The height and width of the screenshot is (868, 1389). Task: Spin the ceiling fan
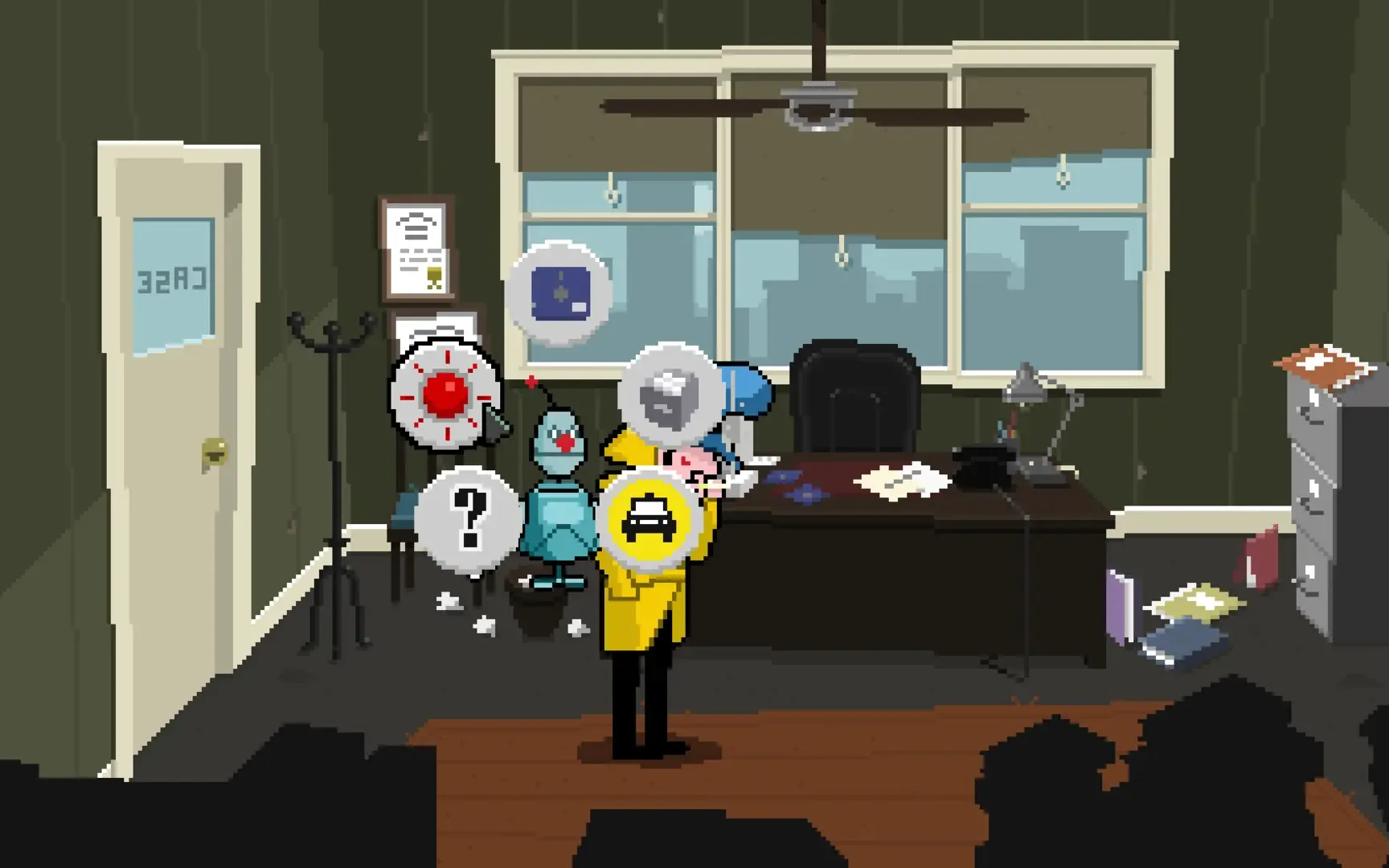tap(816, 108)
